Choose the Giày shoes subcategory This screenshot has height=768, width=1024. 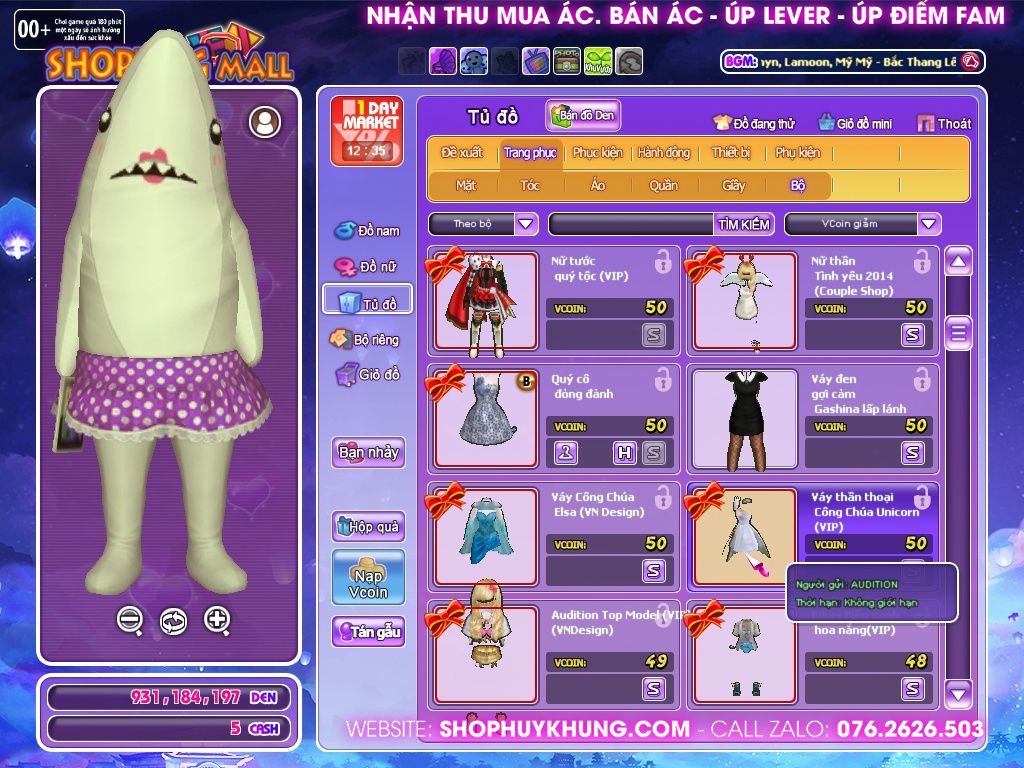(x=734, y=185)
